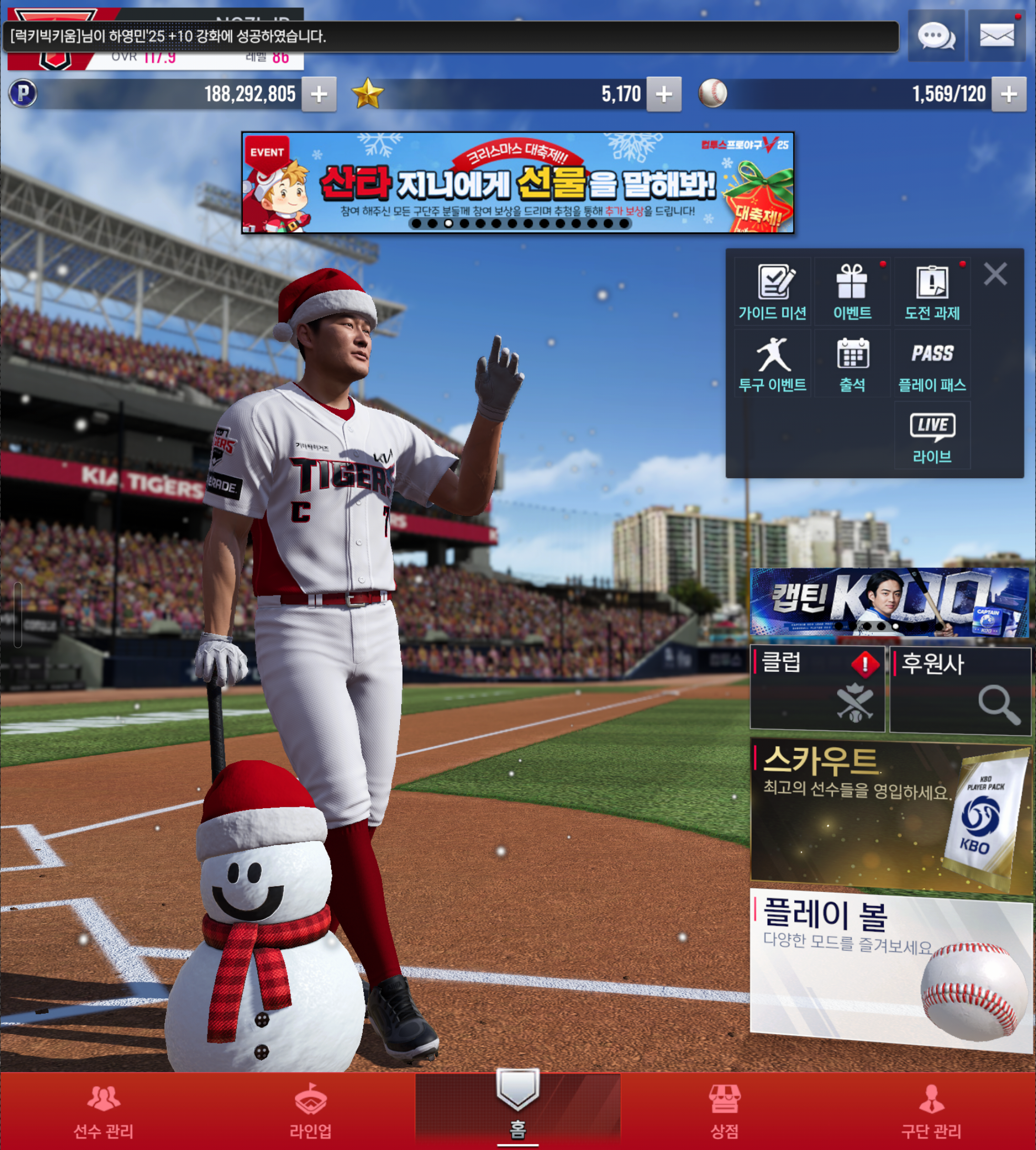Open the 후원사 sponsor panel
This screenshot has width=1036, height=1150.
click(960, 689)
